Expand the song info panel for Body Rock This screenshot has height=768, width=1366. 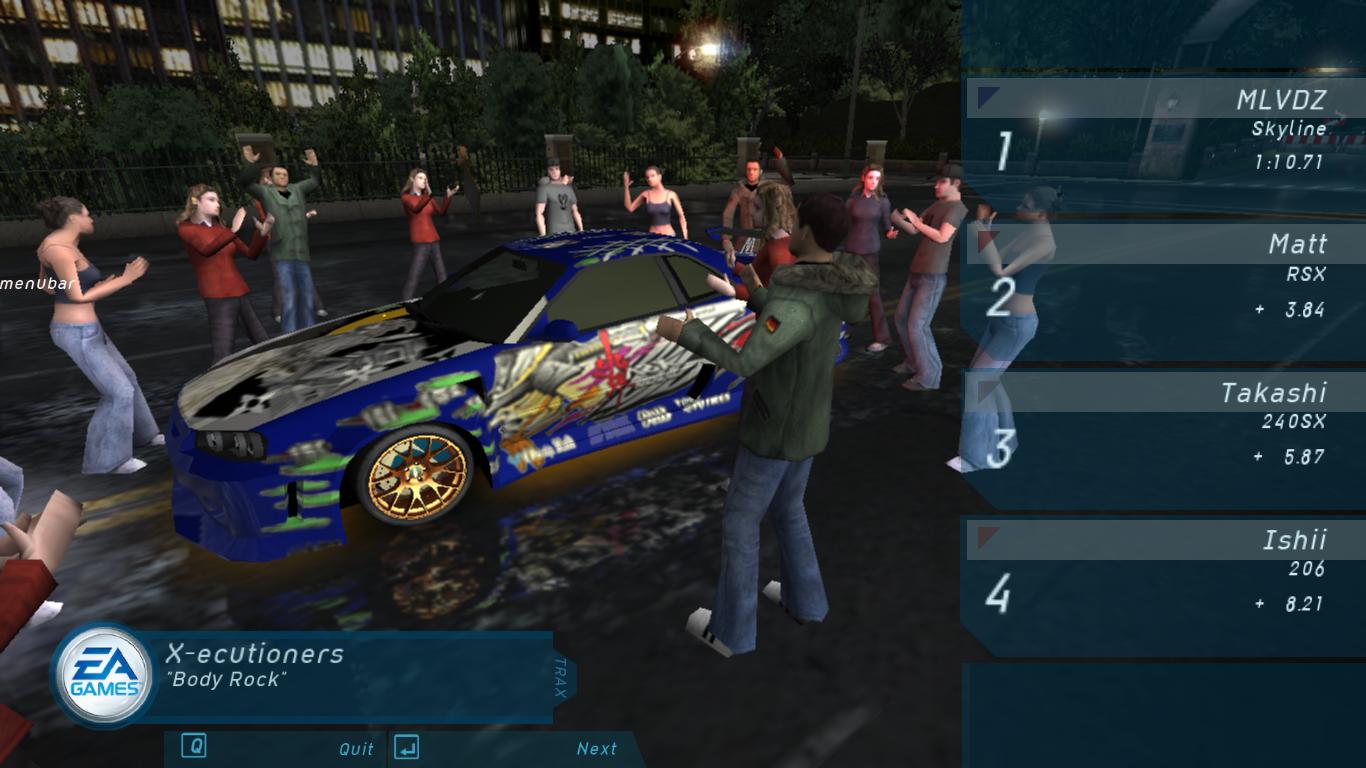[330, 670]
